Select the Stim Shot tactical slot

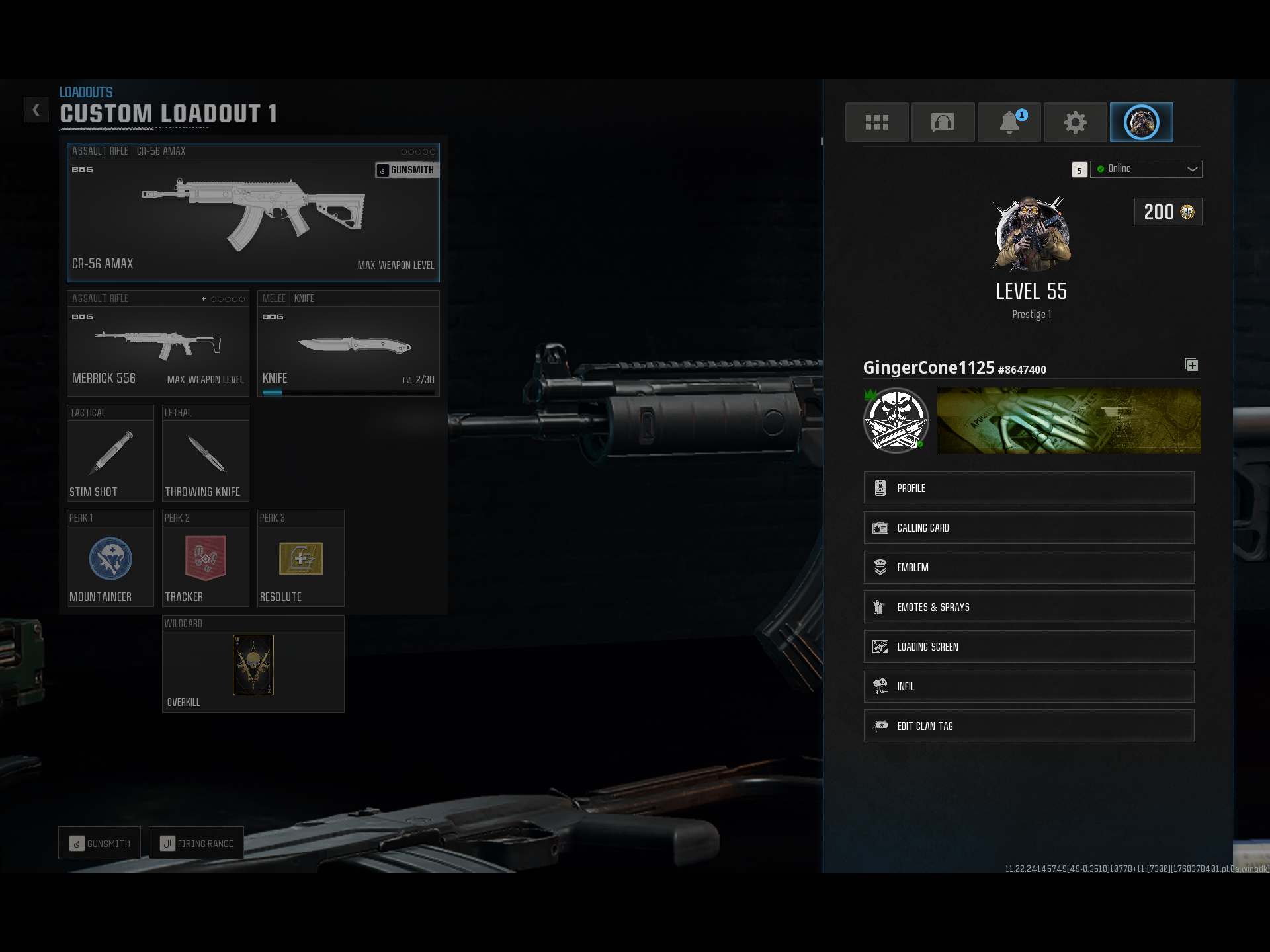point(110,454)
